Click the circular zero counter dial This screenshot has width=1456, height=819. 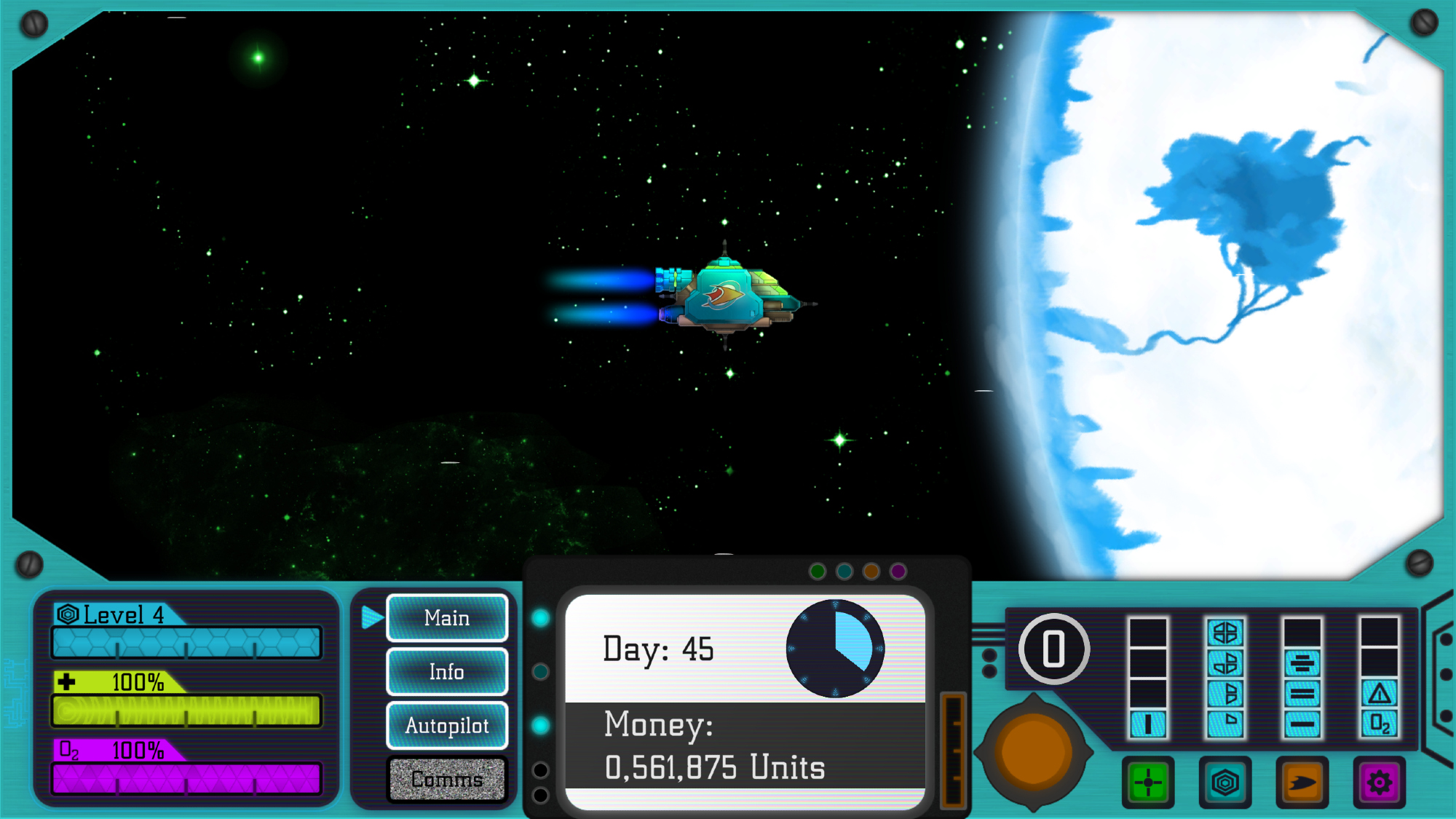coord(1053,649)
